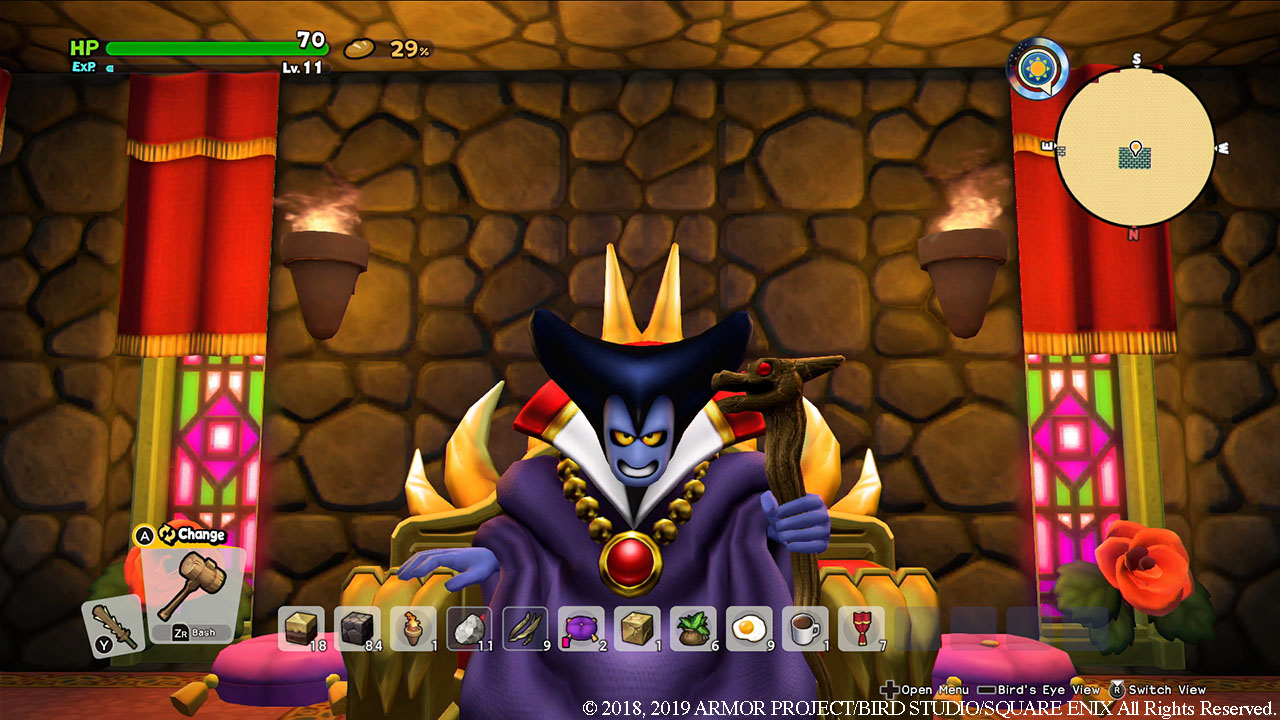The image size is (1280, 720).
Task: Select the purple cushion hotbar slot
Action: pyautogui.click(x=581, y=628)
